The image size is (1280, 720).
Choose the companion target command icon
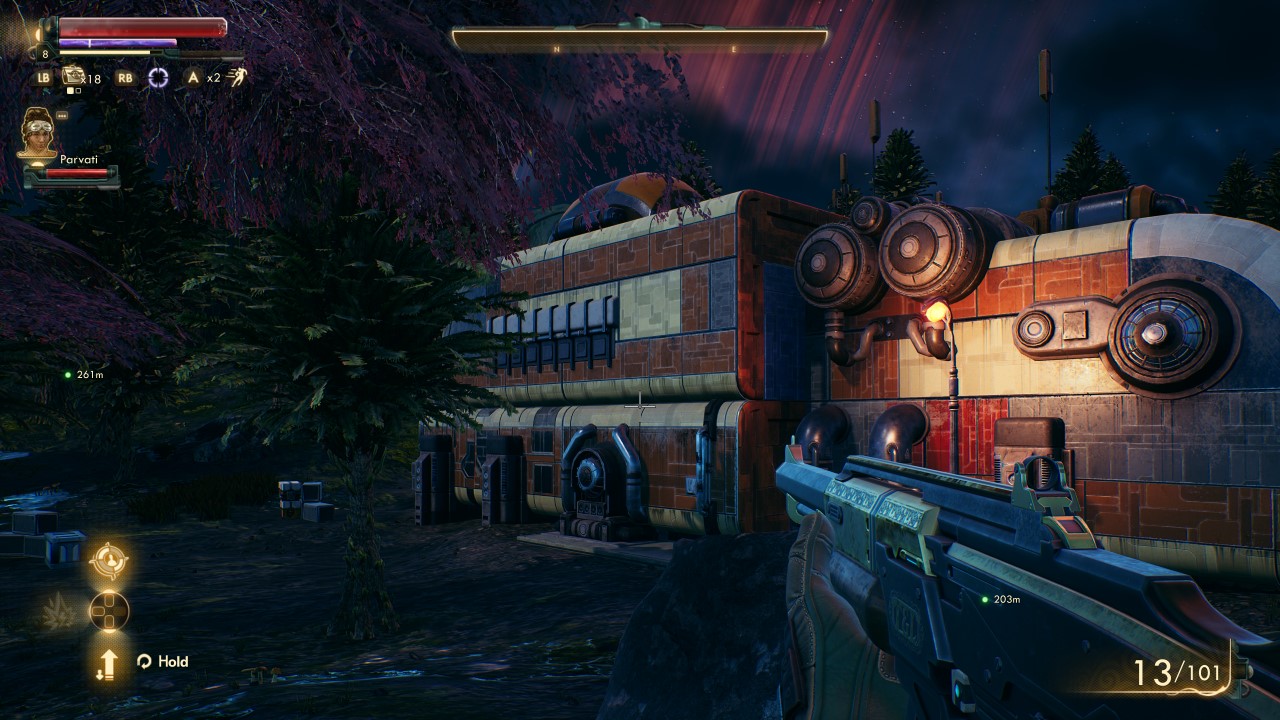(108, 561)
